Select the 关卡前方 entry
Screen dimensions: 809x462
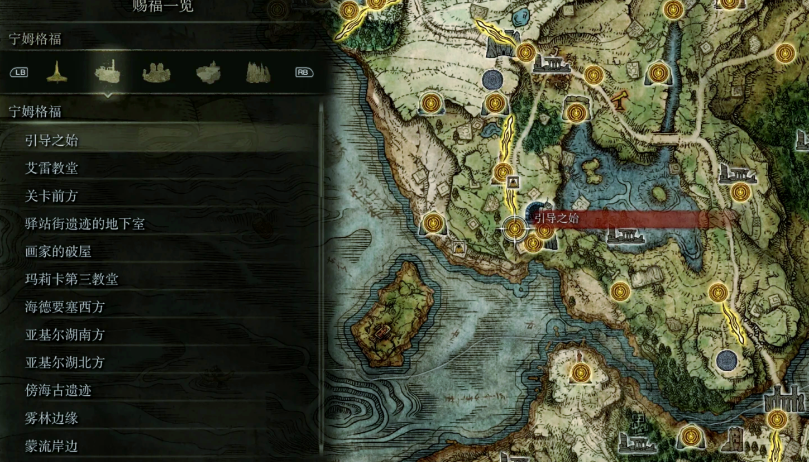coord(52,196)
